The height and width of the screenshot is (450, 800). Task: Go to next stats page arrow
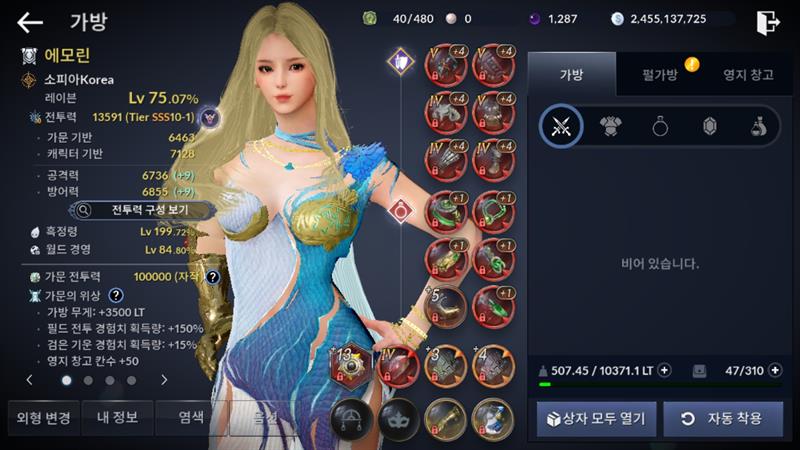(x=164, y=380)
